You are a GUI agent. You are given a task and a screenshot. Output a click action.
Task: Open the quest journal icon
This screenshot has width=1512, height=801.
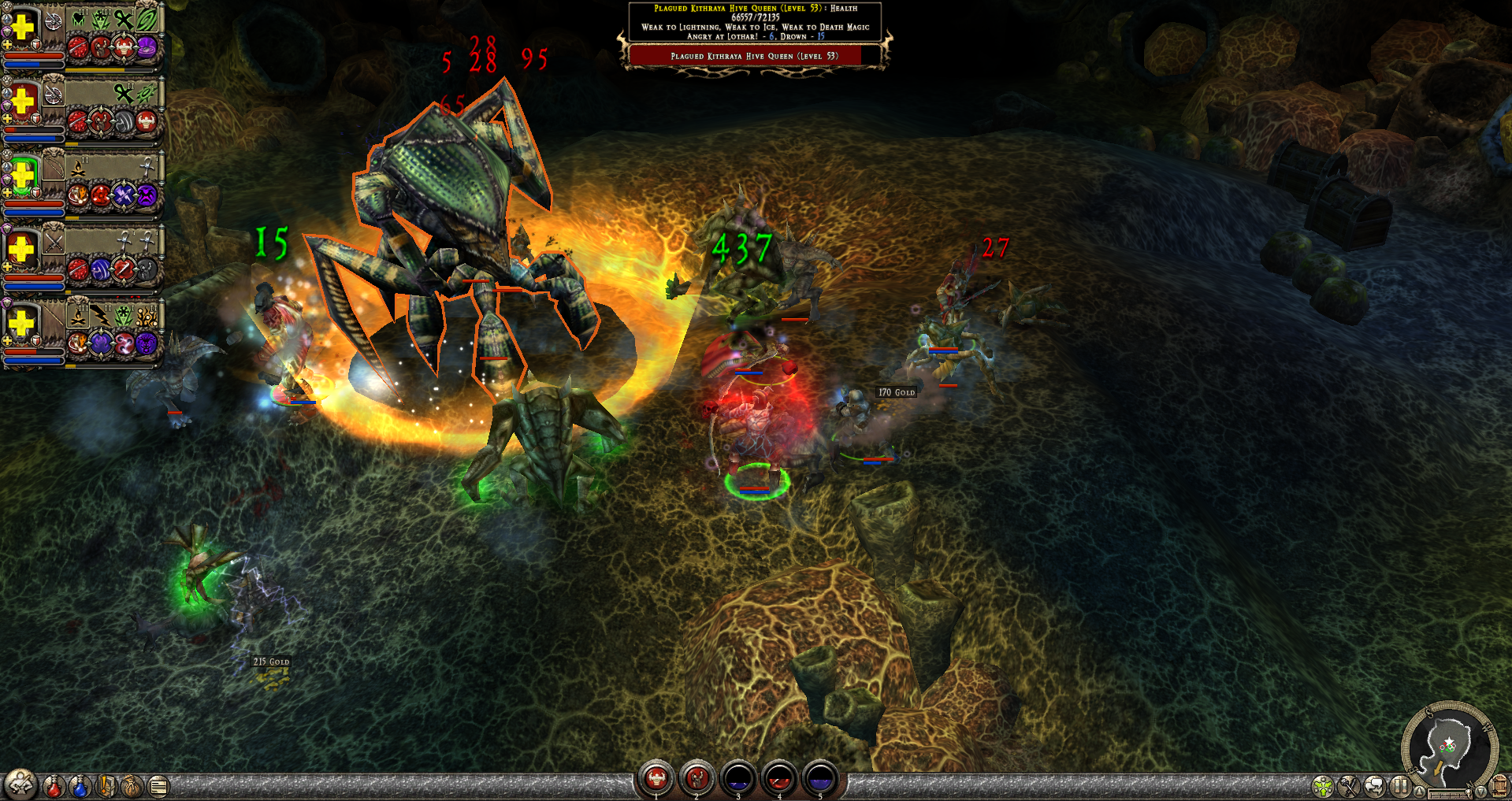pos(106,786)
